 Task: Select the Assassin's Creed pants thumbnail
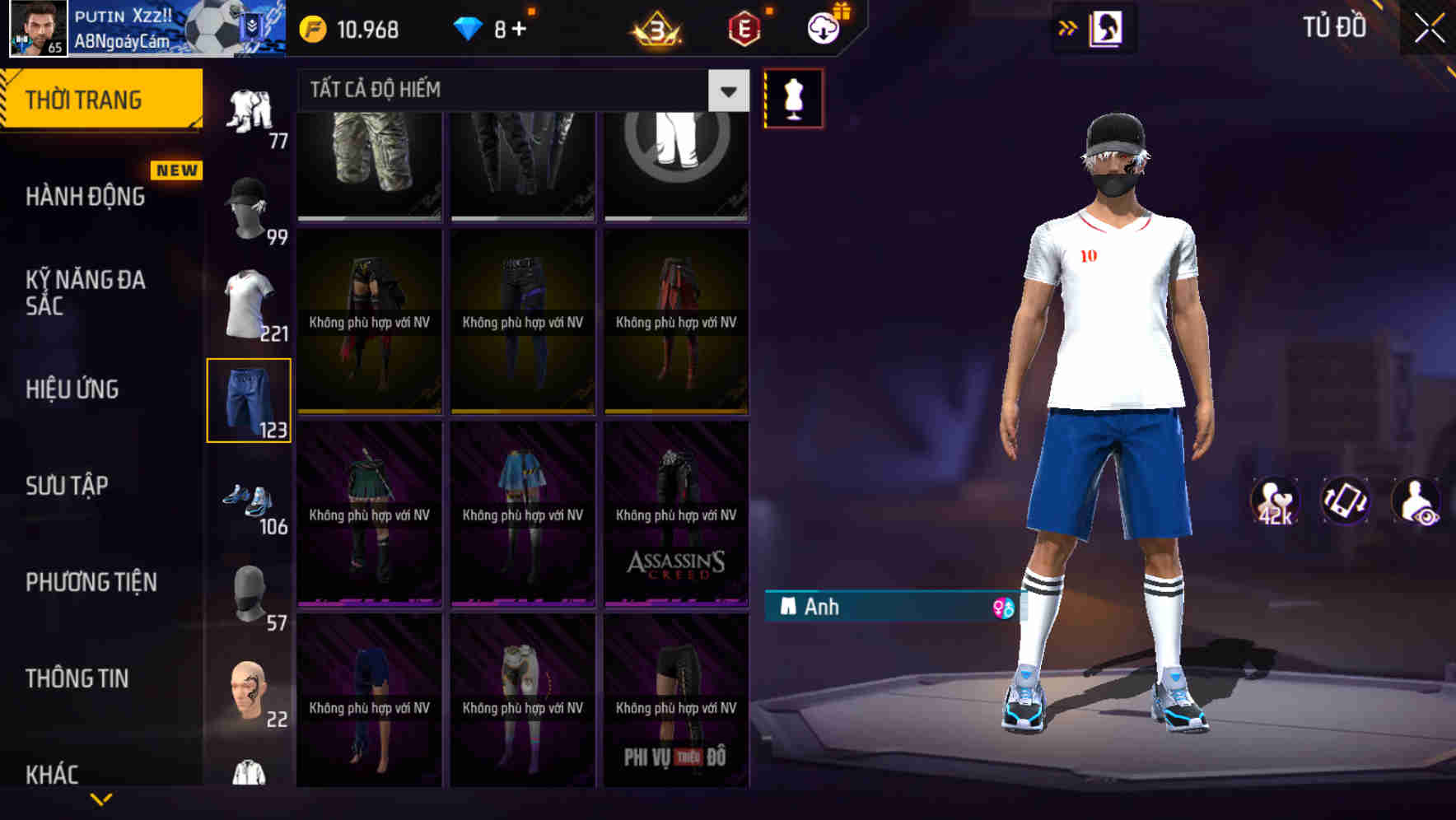point(675,515)
